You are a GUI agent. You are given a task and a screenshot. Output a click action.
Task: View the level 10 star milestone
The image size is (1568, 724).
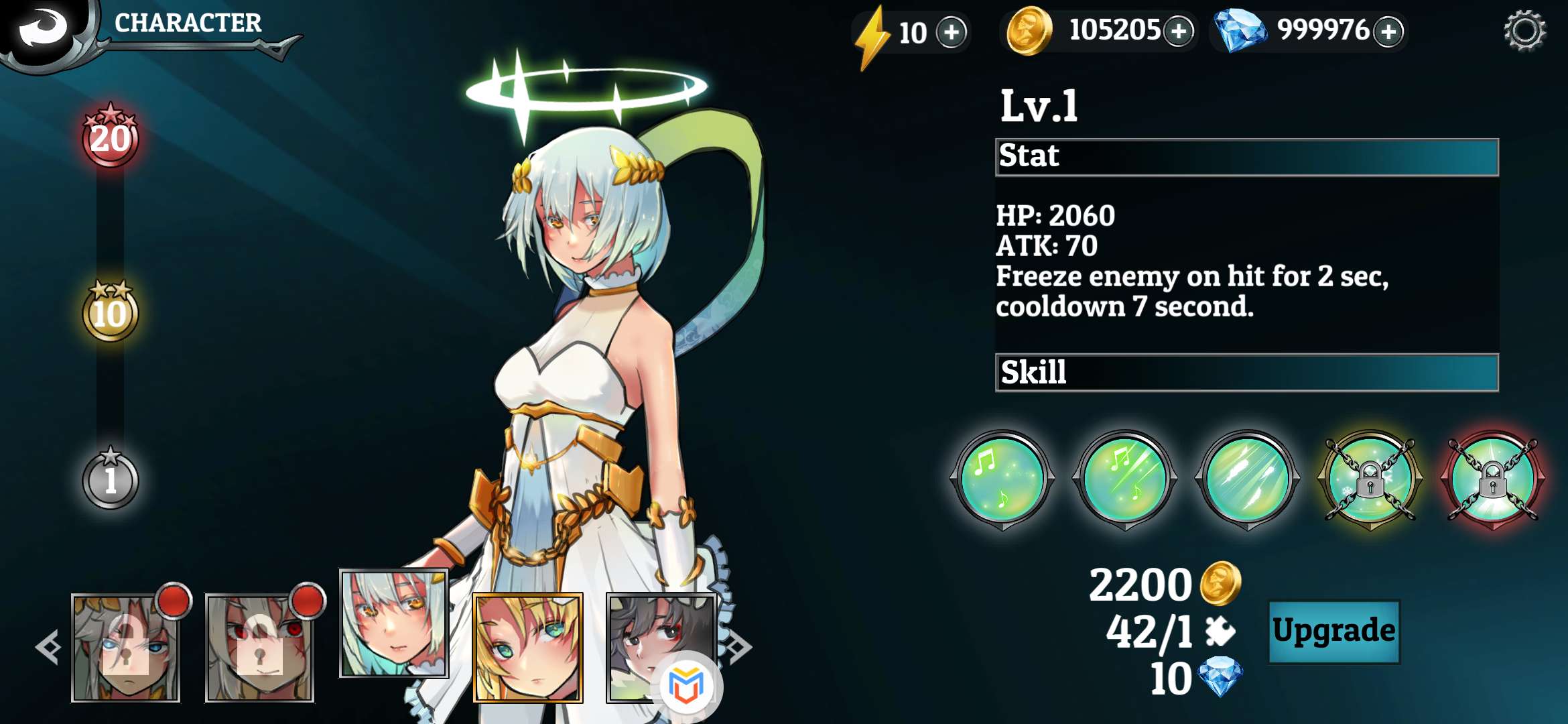click(111, 312)
